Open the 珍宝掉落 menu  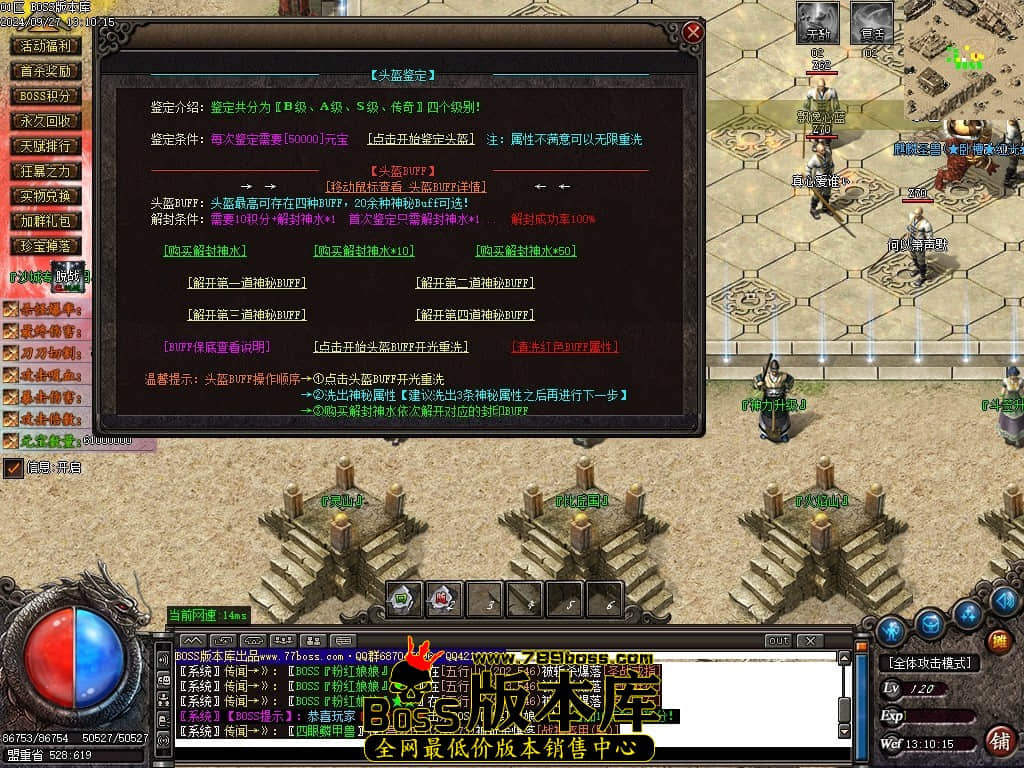coord(46,246)
